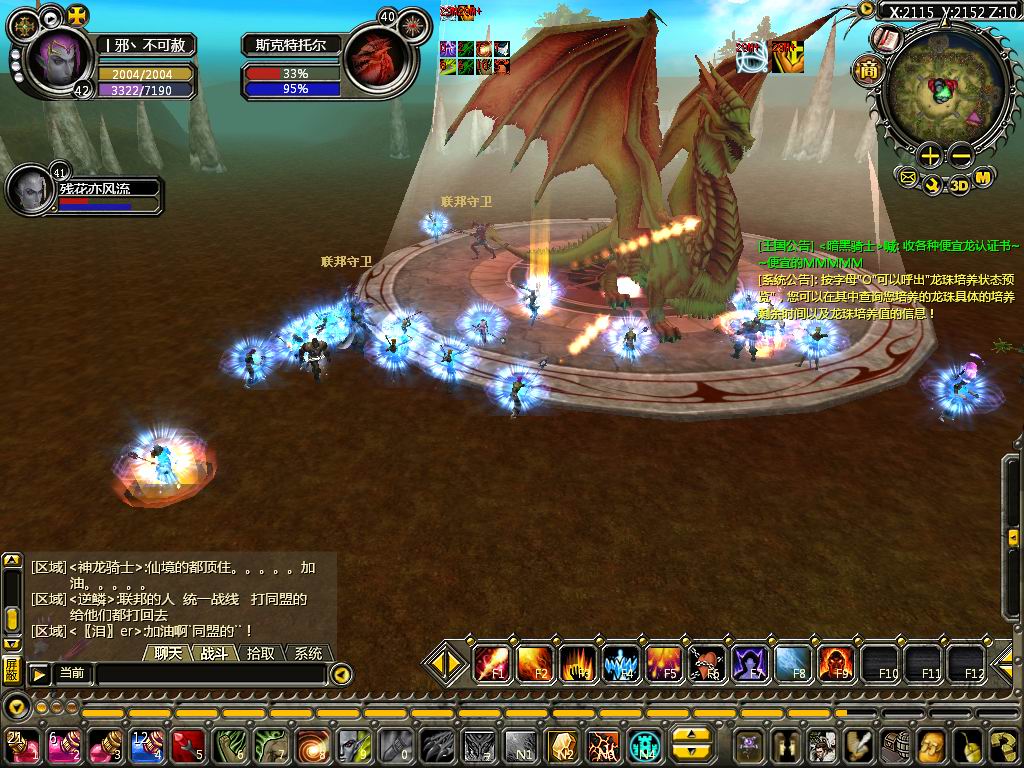Open the world map with M button
This screenshot has height=768, width=1024.
pyautogui.click(x=983, y=178)
